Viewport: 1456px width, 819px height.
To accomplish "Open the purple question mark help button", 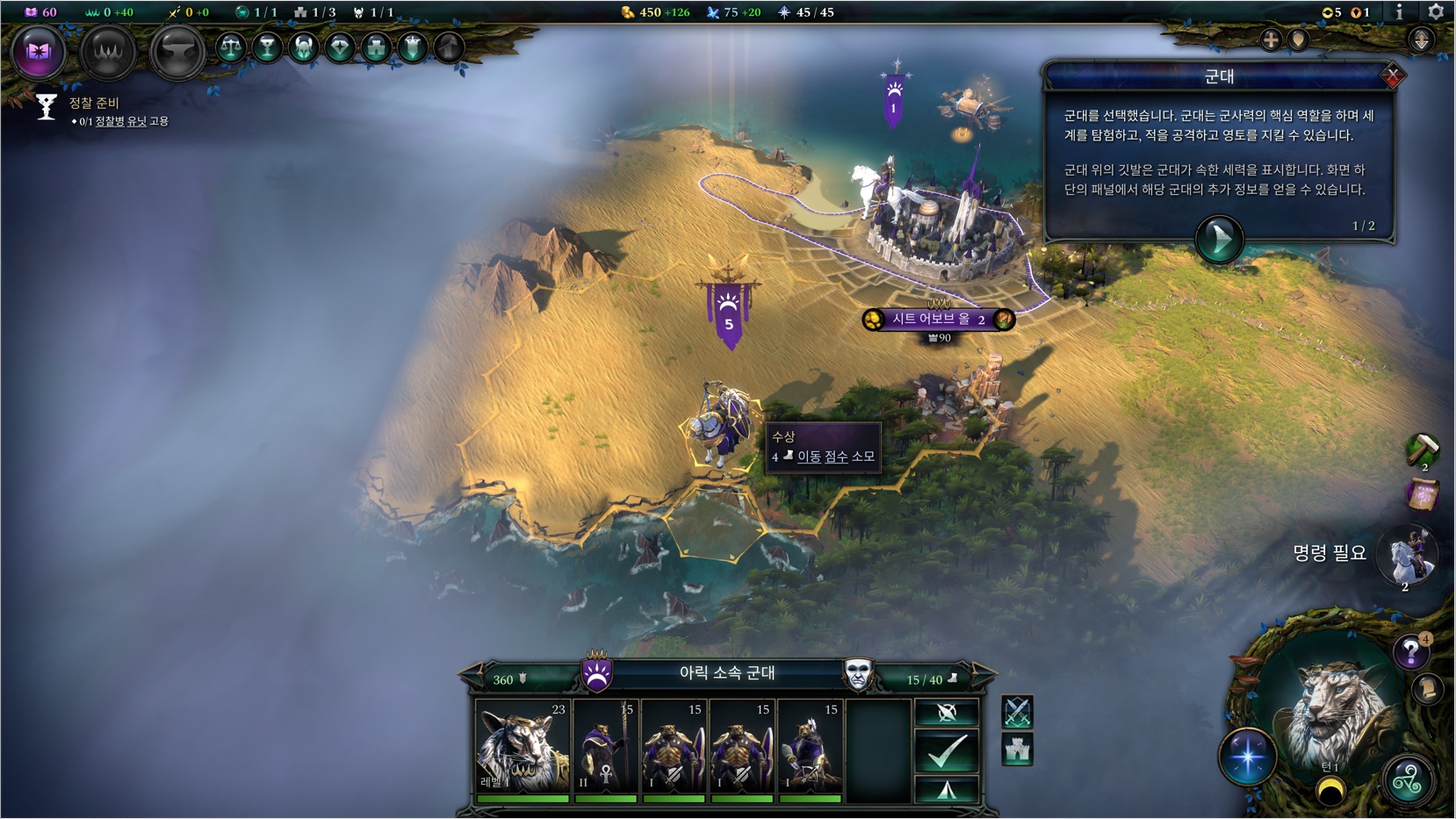I will [x=1410, y=652].
